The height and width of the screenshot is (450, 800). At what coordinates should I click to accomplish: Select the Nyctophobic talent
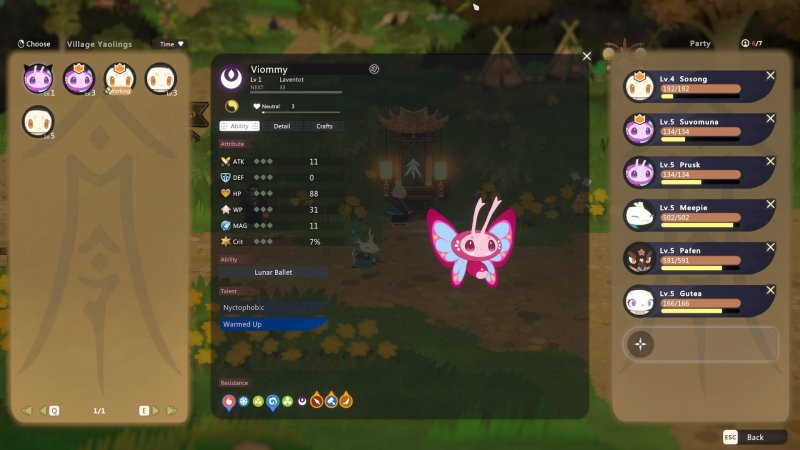tap(273, 307)
